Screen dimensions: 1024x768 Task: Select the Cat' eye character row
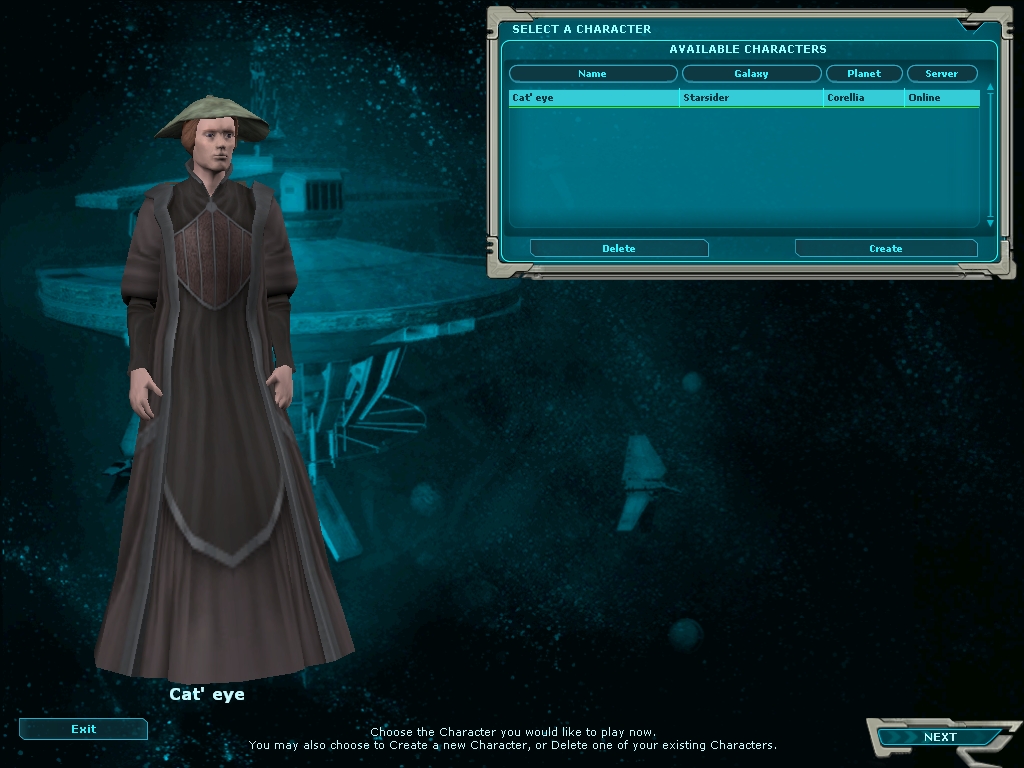593,98
